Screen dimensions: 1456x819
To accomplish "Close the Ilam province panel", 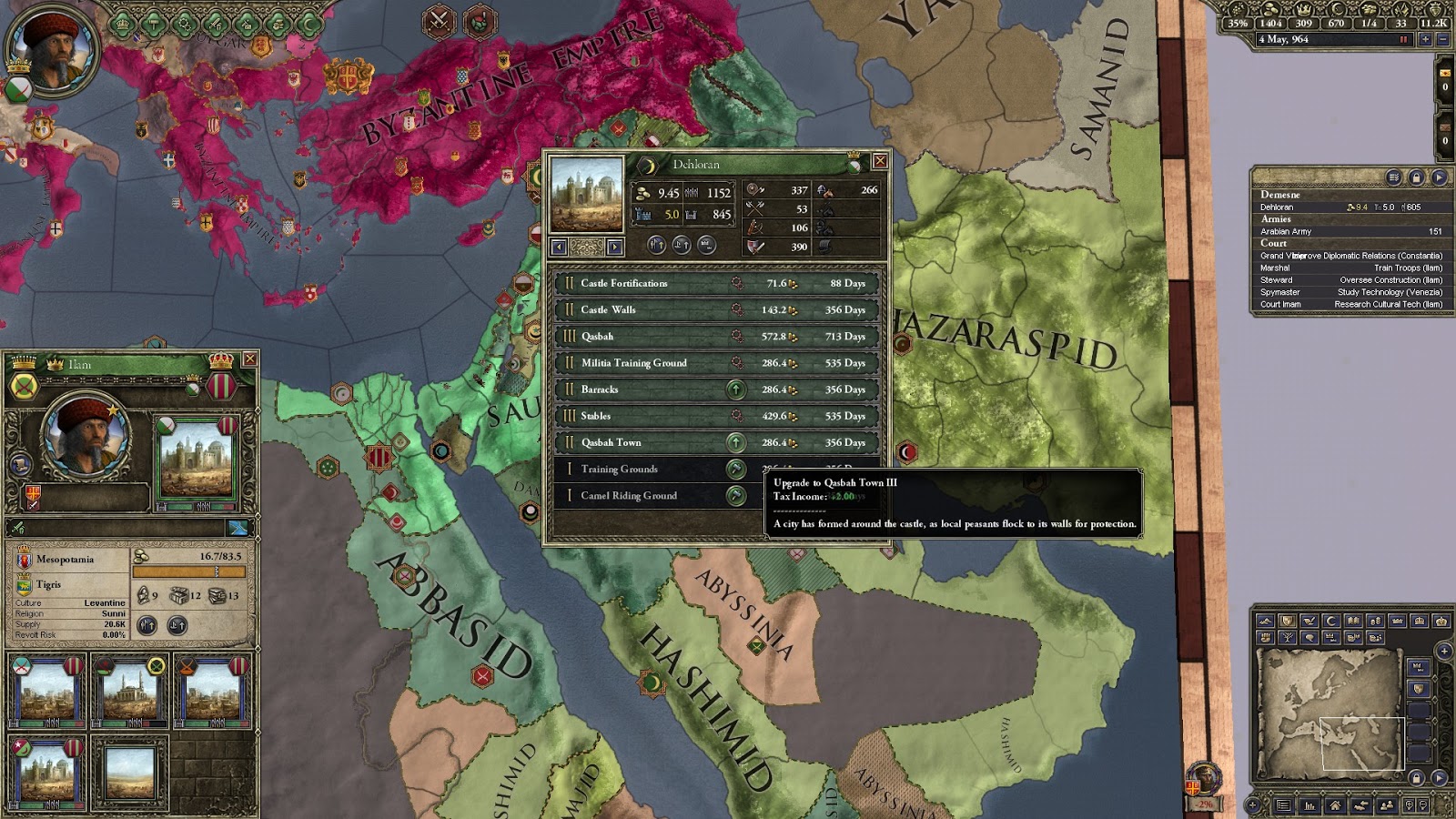I will [249, 359].
